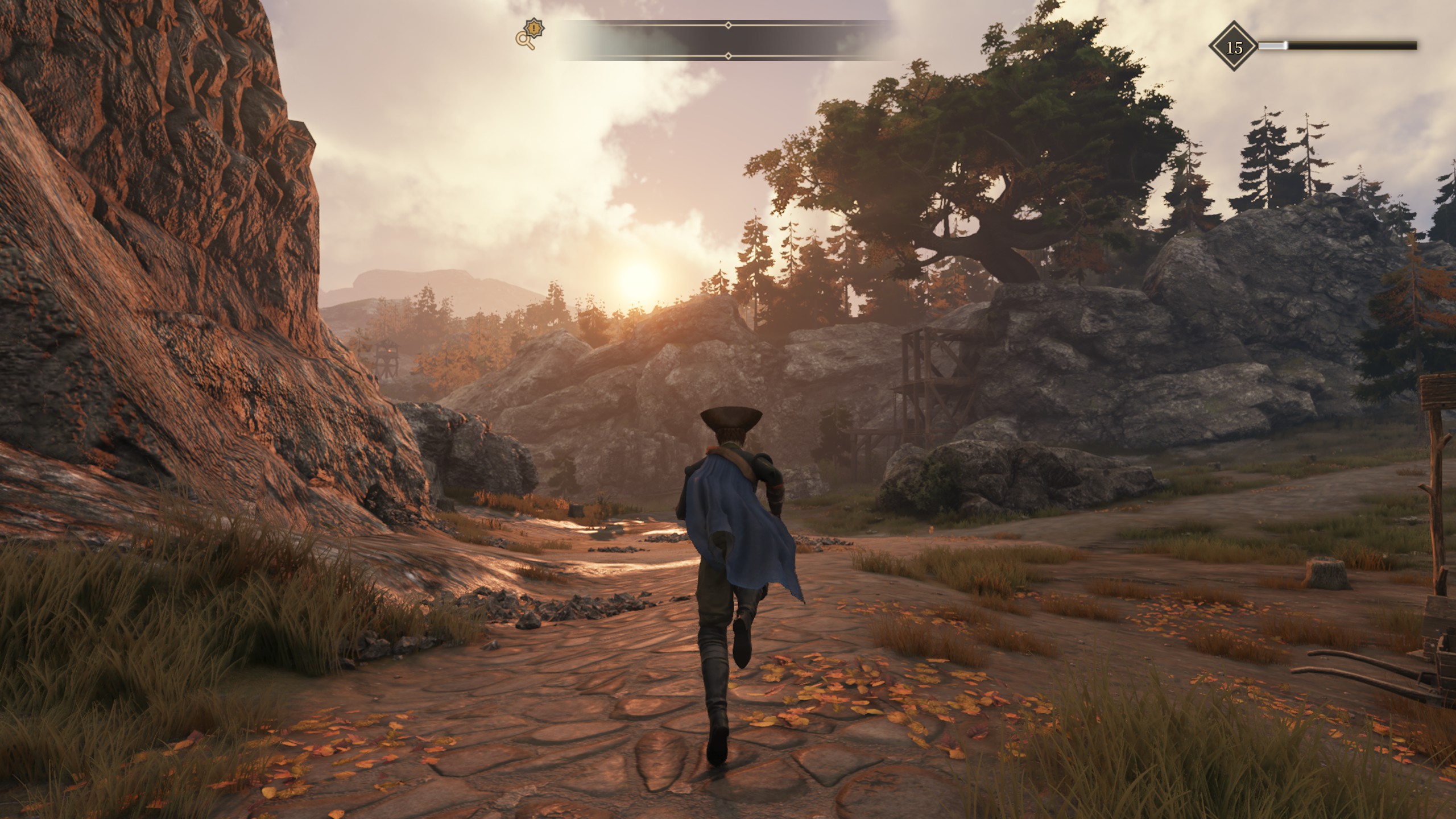Click the compass bar at top center
The image size is (1456, 819).
pyautogui.click(x=728, y=40)
